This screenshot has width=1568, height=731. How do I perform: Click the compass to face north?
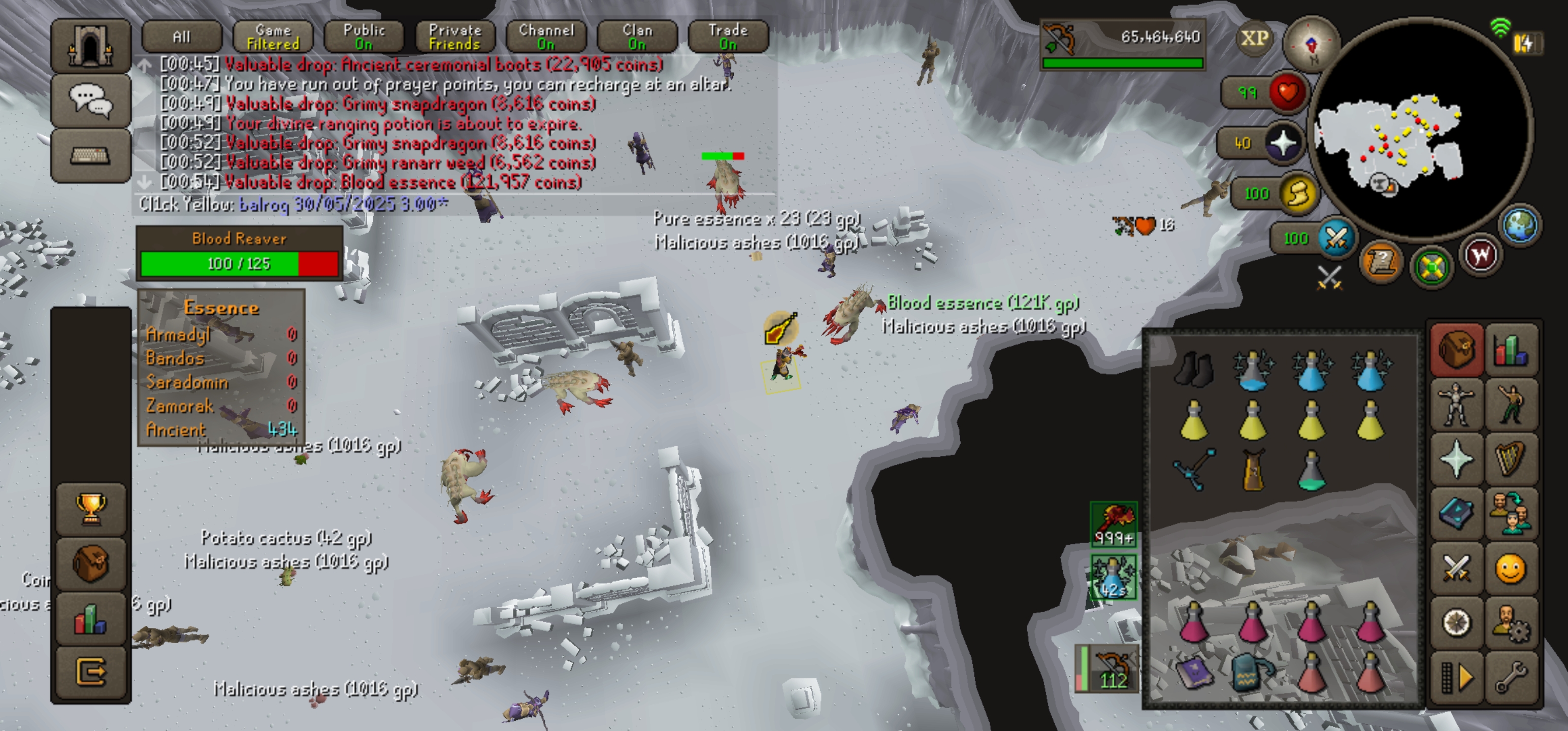click(x=1311, y=44)
